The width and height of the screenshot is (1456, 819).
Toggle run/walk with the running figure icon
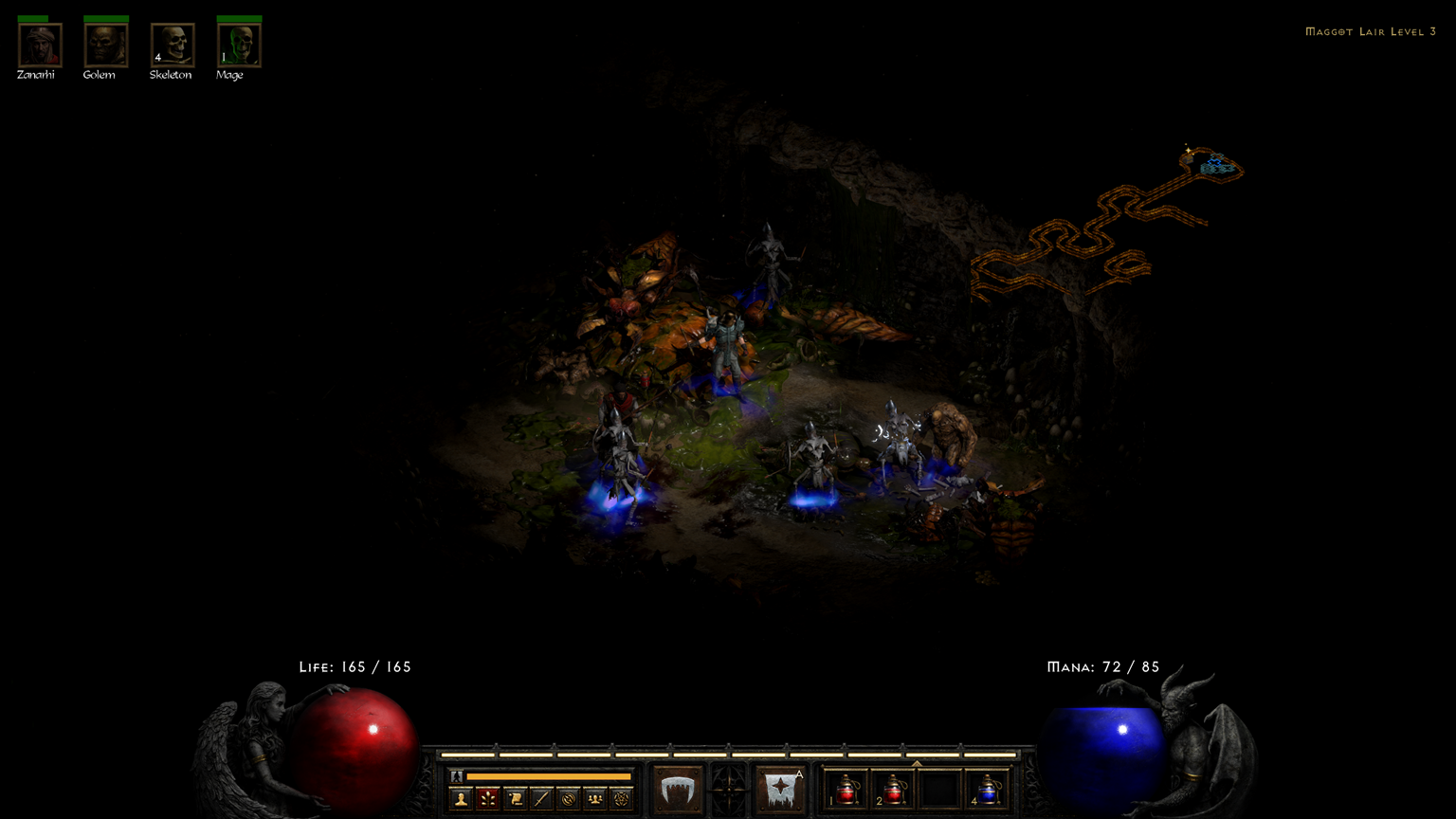[x=456, y=775]
